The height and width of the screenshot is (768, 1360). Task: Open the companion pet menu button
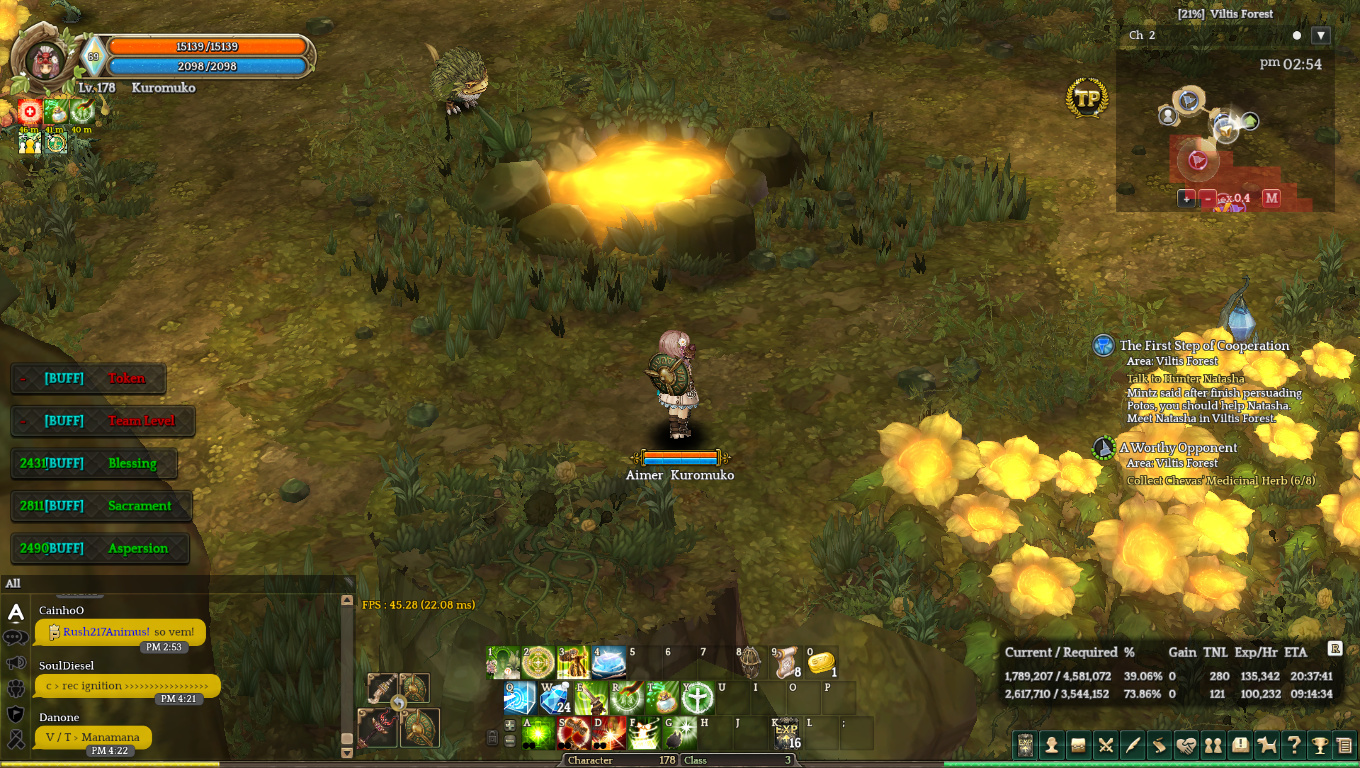1267,745
